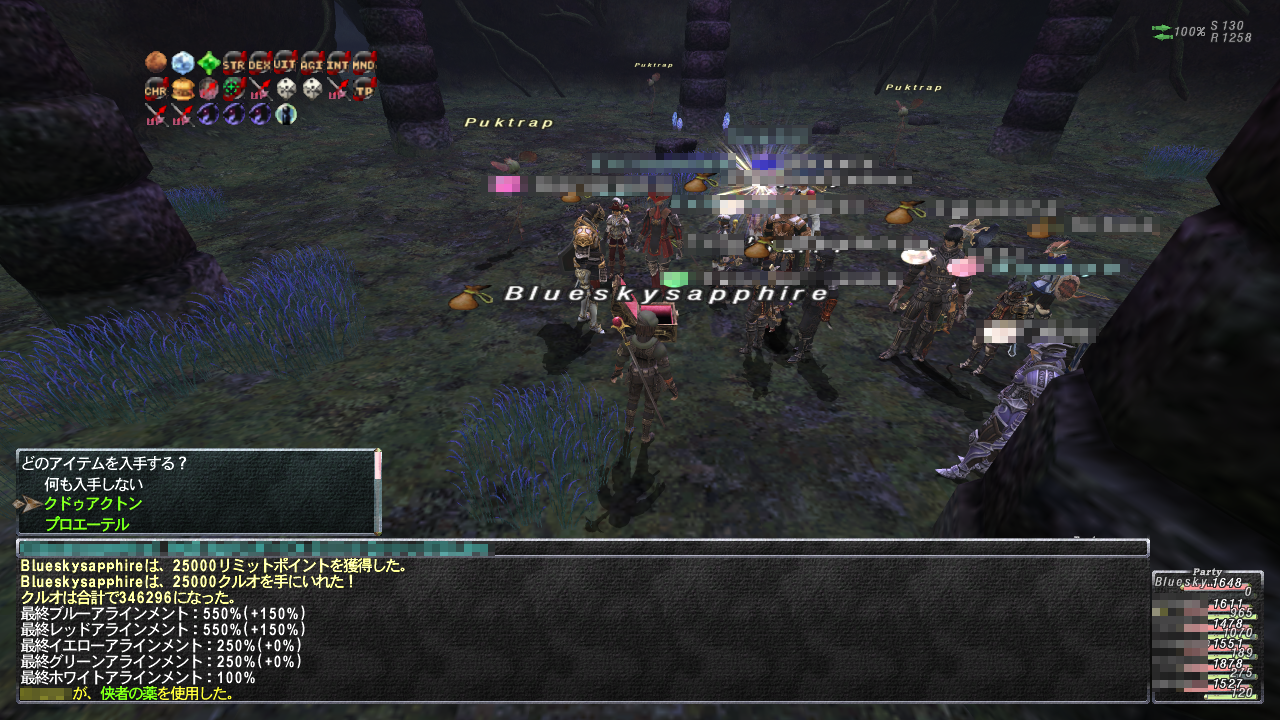Screen dimensions: 1280x720
Task: Select the INT boost status icon
Action: (x=338, y=63)
